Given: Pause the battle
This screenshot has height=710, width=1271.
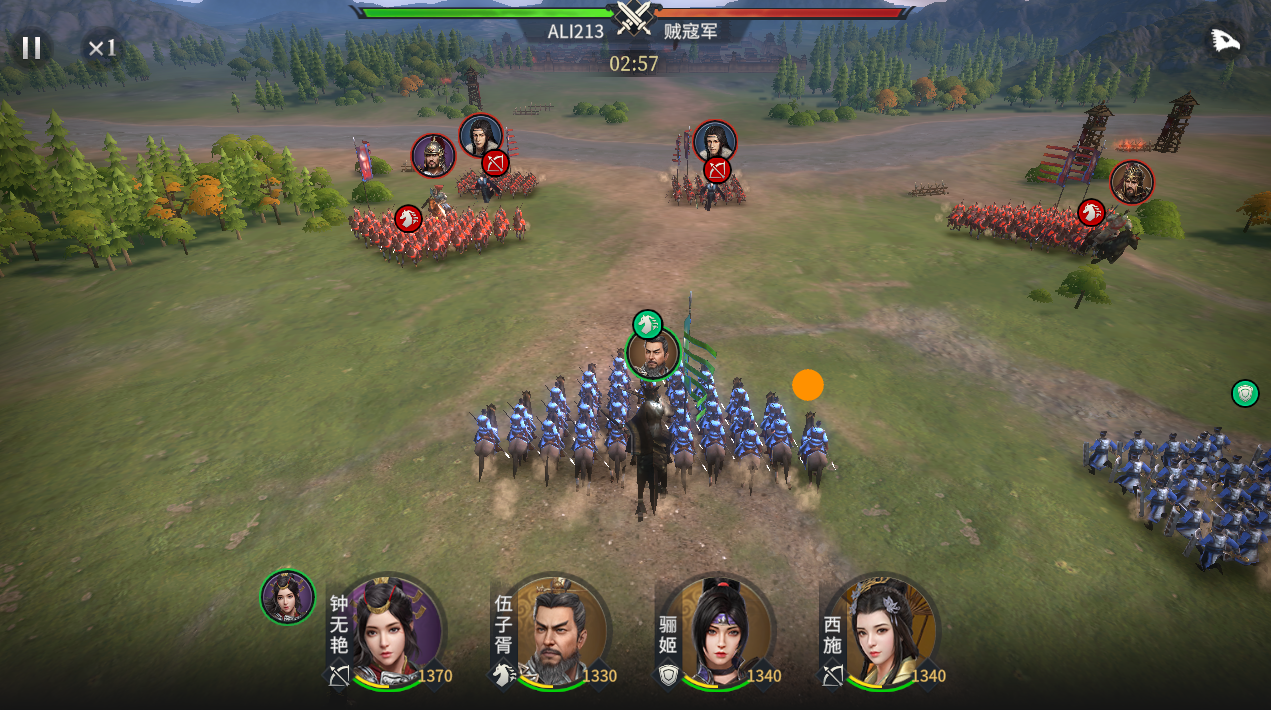Looking at the screenshot, I should point(31,47).
